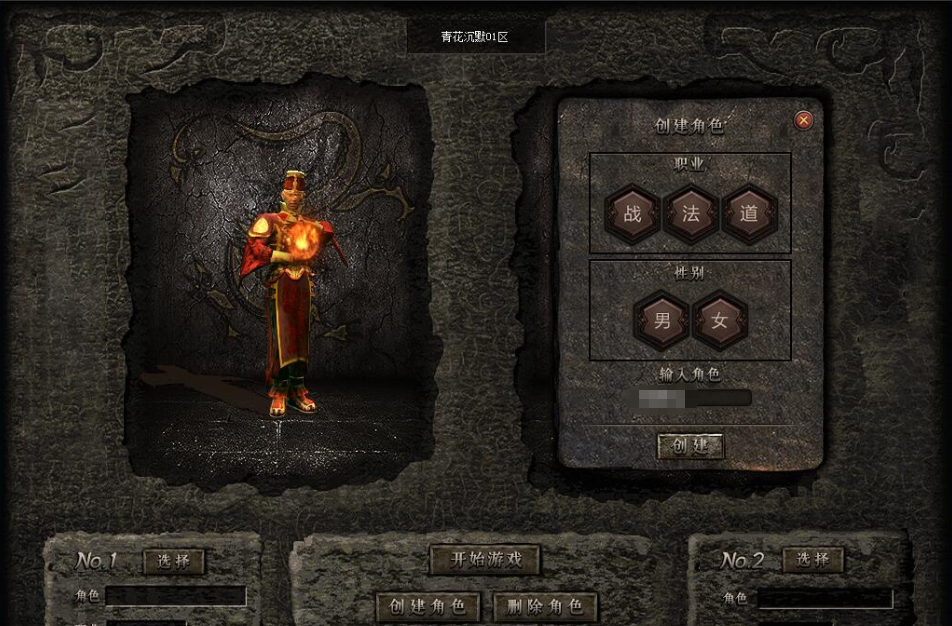Viewport: 952px width, 626px height.
Task: Start the game with 开始游戏
Action: click(485, 559)
